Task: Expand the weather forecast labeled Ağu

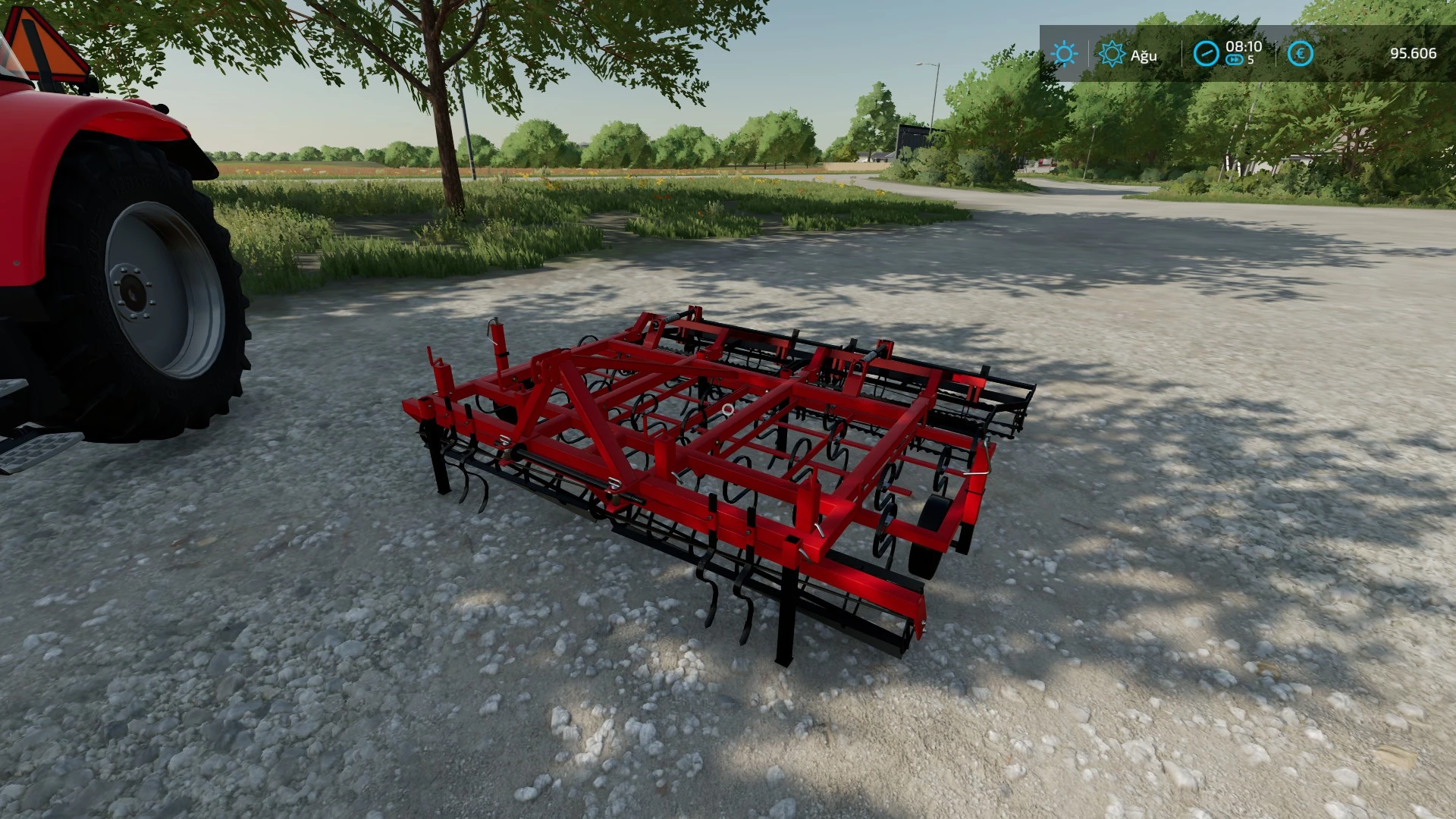Action: tap(1144, 55)
